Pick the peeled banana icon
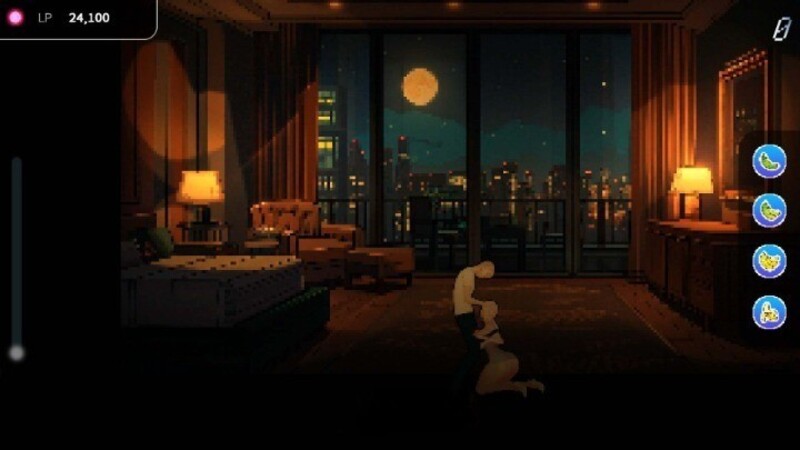 pyautogui.click(x=769, y=312)
